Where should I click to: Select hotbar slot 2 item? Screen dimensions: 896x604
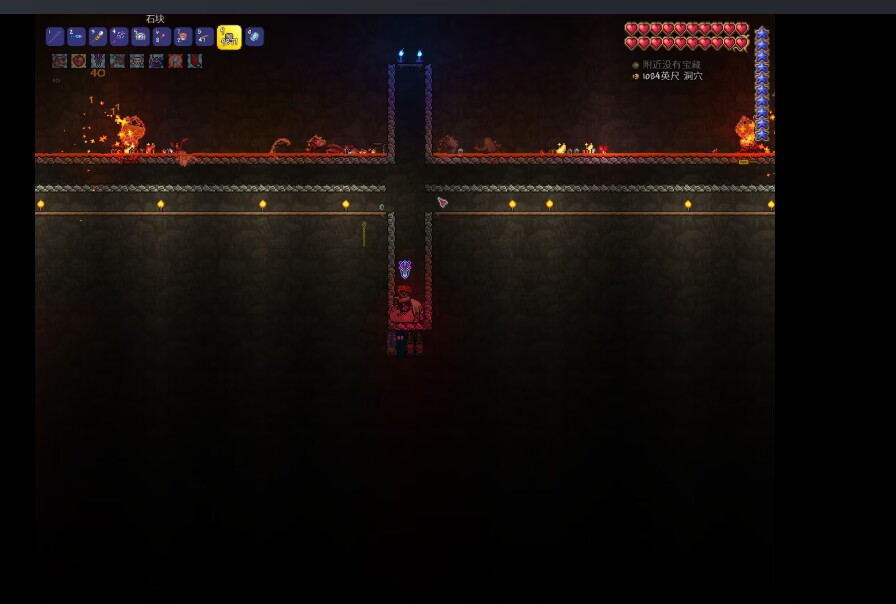click(x=77, y=37)
